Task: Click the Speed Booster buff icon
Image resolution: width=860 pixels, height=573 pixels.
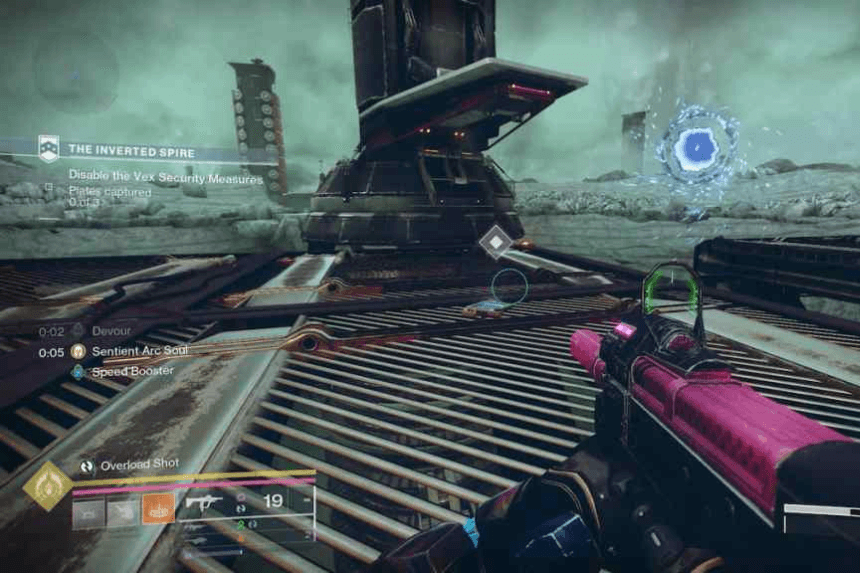Action: [x=78, y=372]
